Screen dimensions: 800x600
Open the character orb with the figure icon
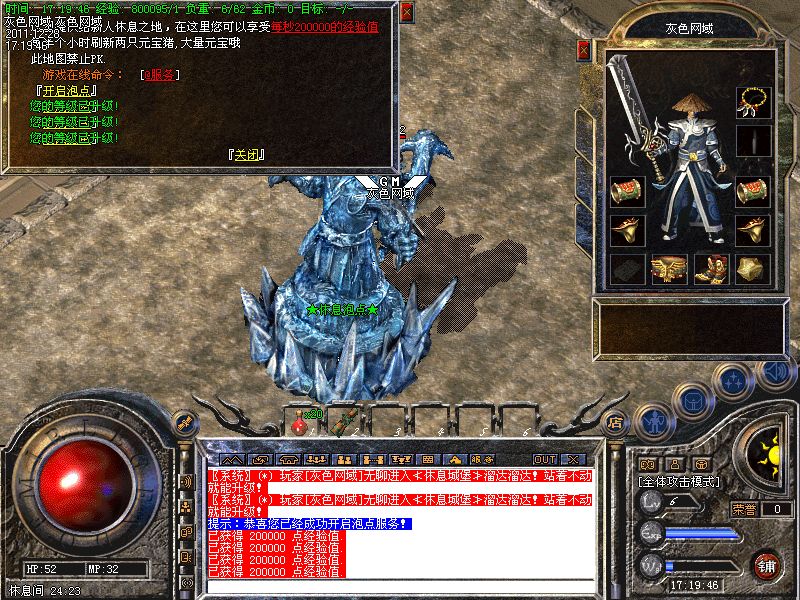(655, 421)
